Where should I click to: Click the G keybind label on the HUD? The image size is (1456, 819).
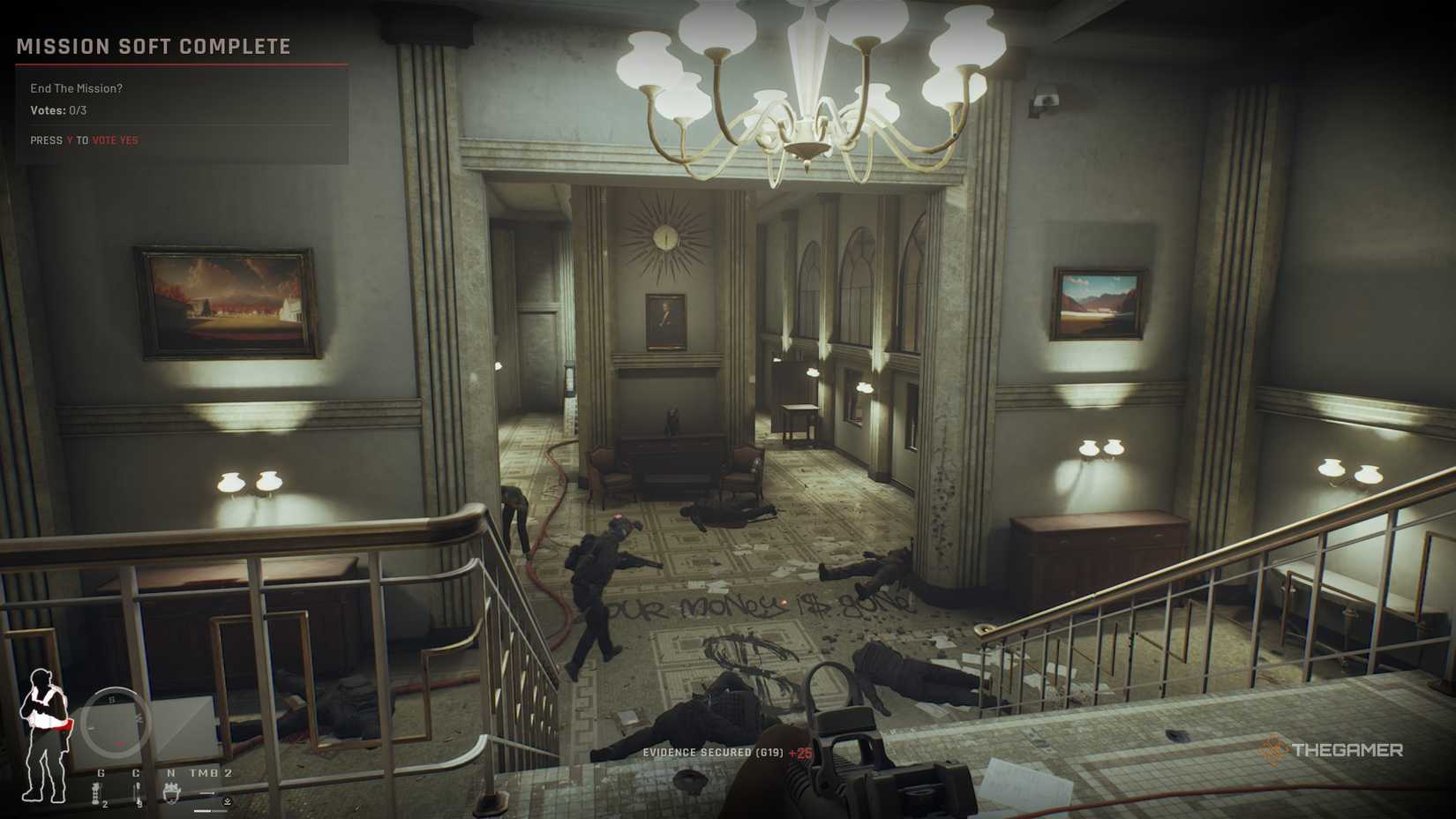point(101,772)
